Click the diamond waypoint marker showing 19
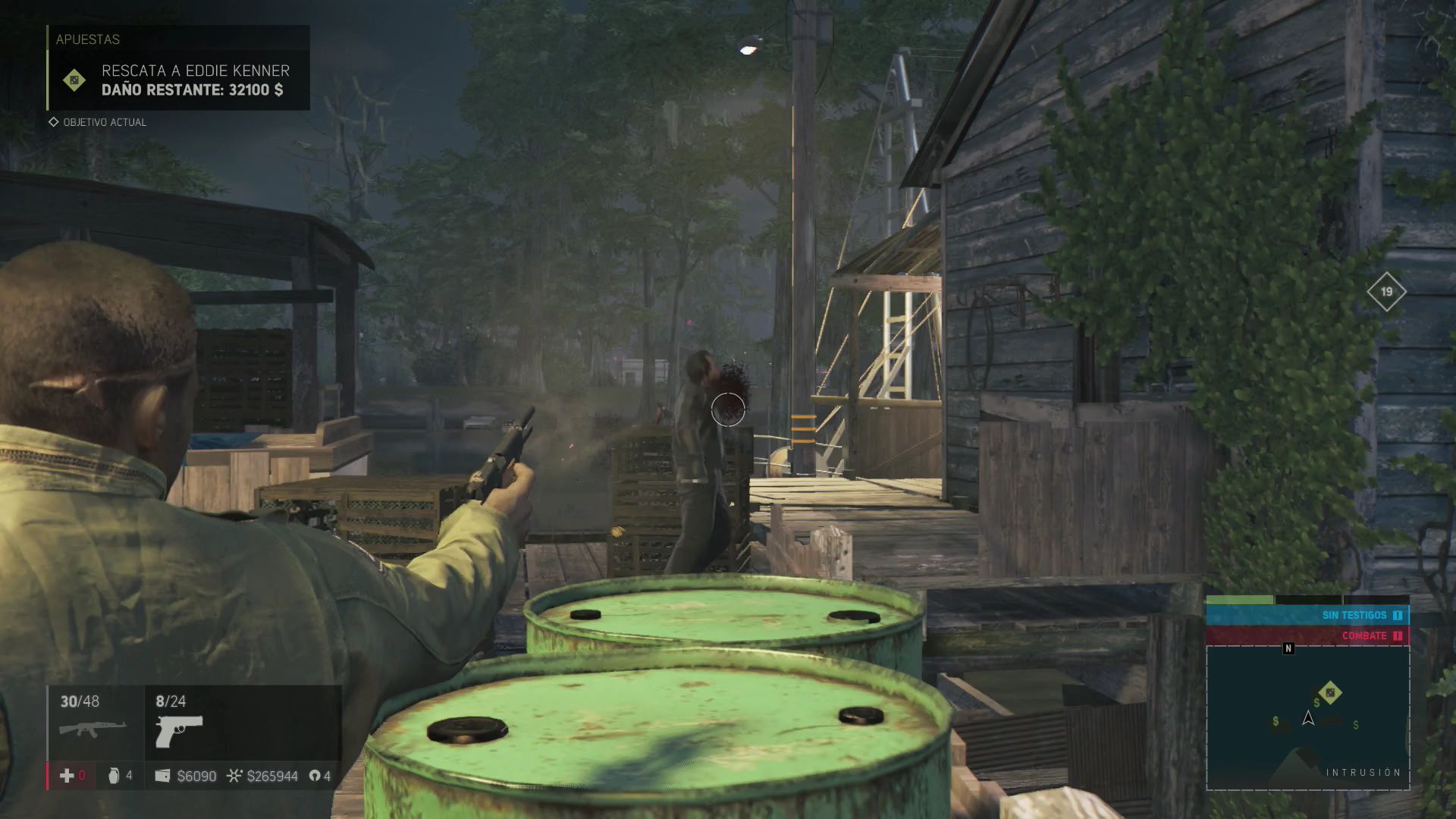This screenshot has width=1456, height=819. [x=1386, y=291]
